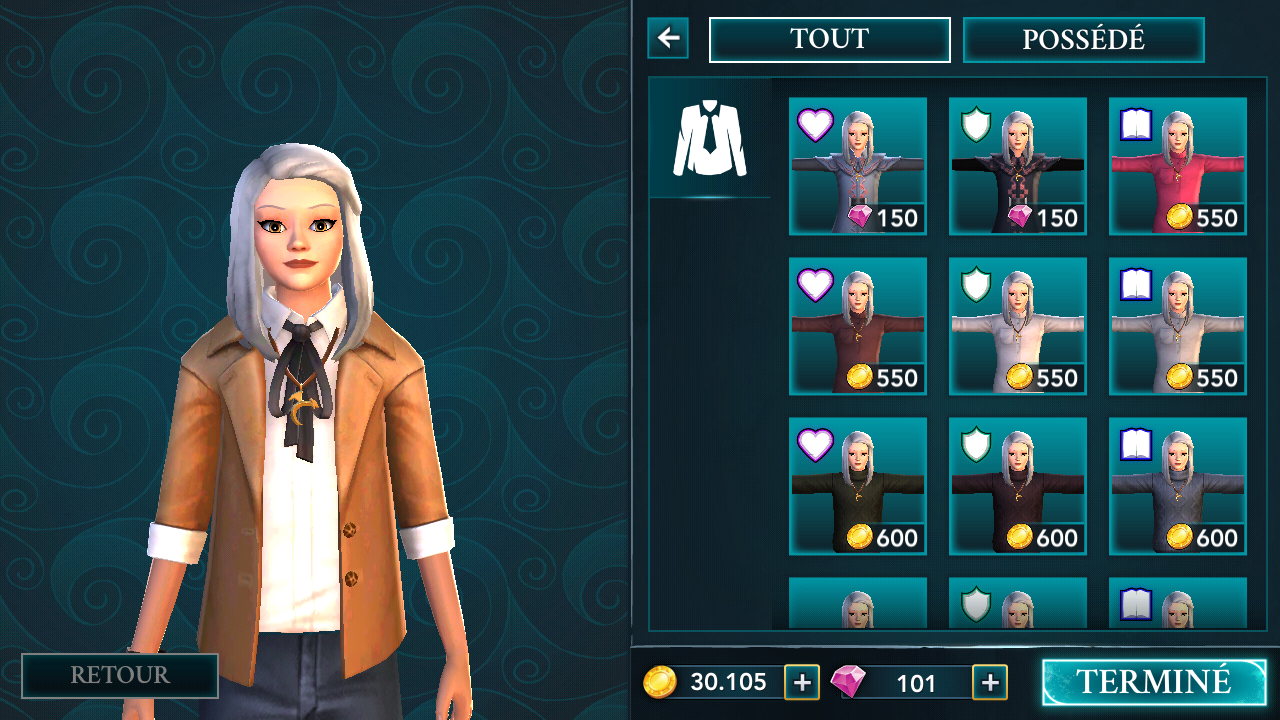
Task: Buy more pink gems with plus button
Action: tap(990, 683)
